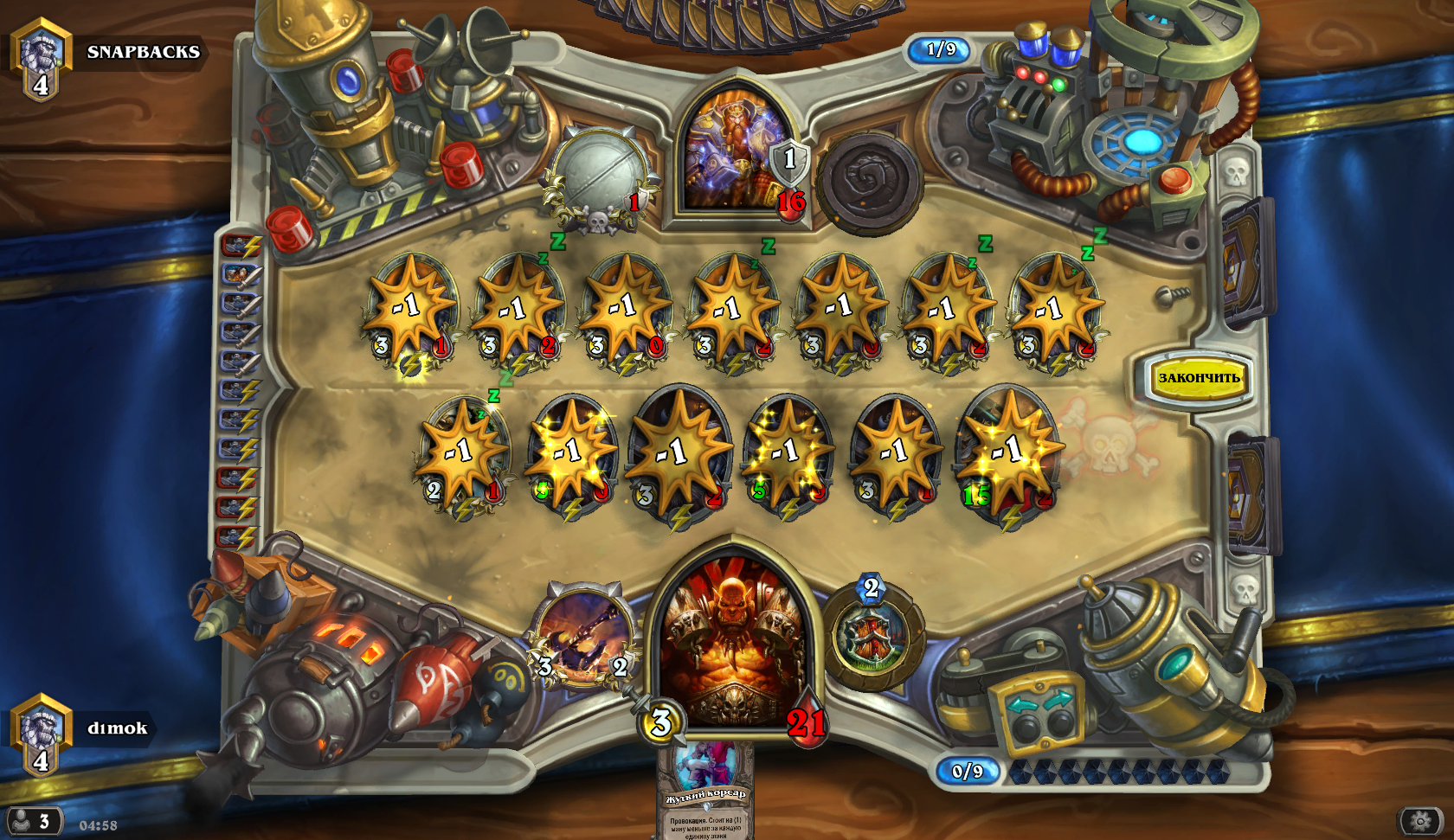The image size is (1454, 840).
Task: Open the friends list button
Action: (x=33, y=820)
